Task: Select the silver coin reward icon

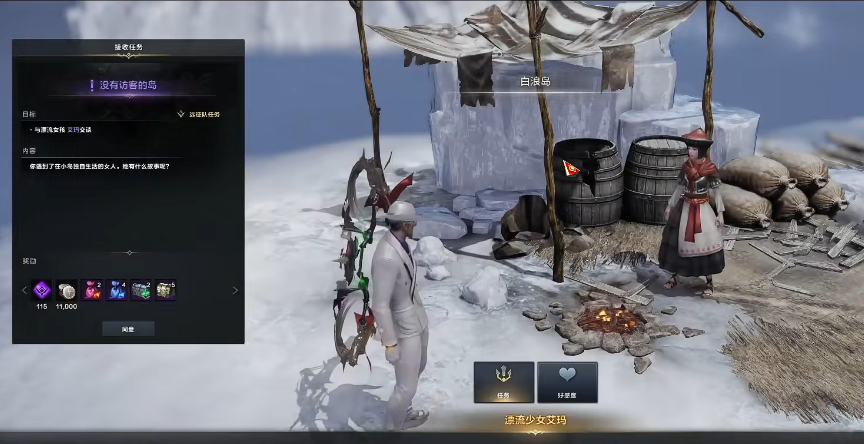Action: (67, 290)
